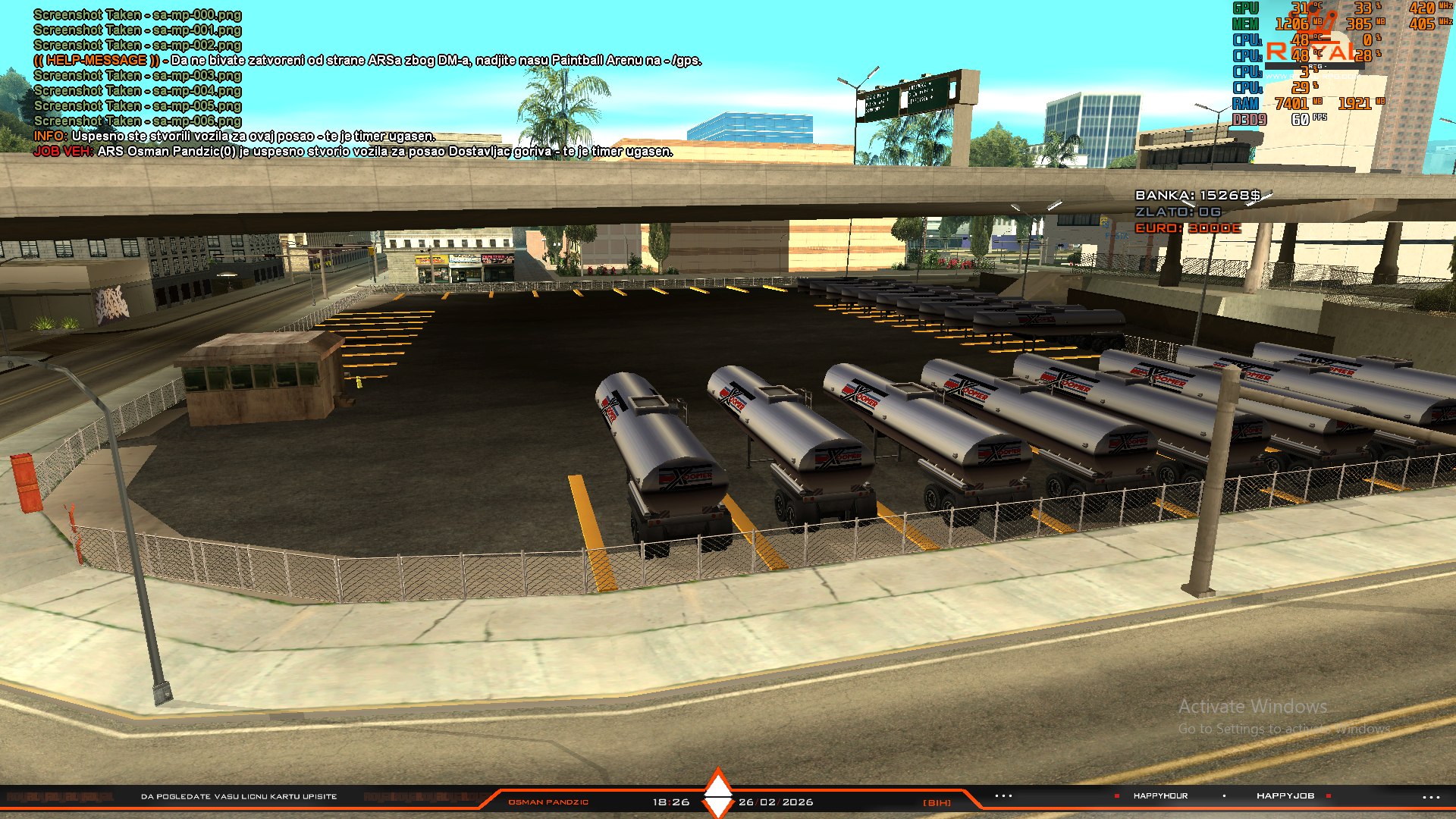Click the JOB VEH chat message
The height and width of the screenshot is (819, 1456).
(353, 151)
